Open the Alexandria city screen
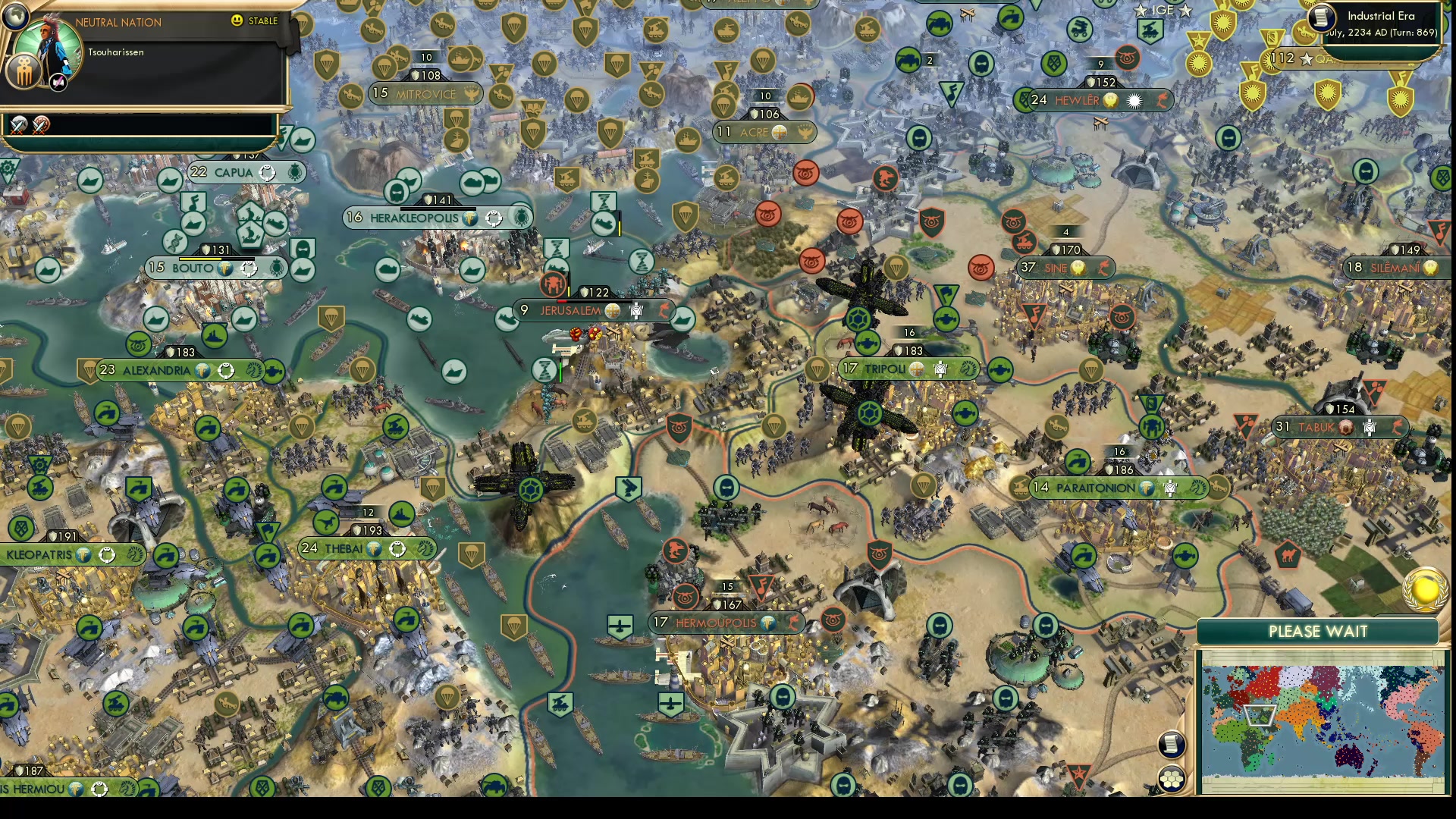1456x819 pixels. click(x=155, y=371)
